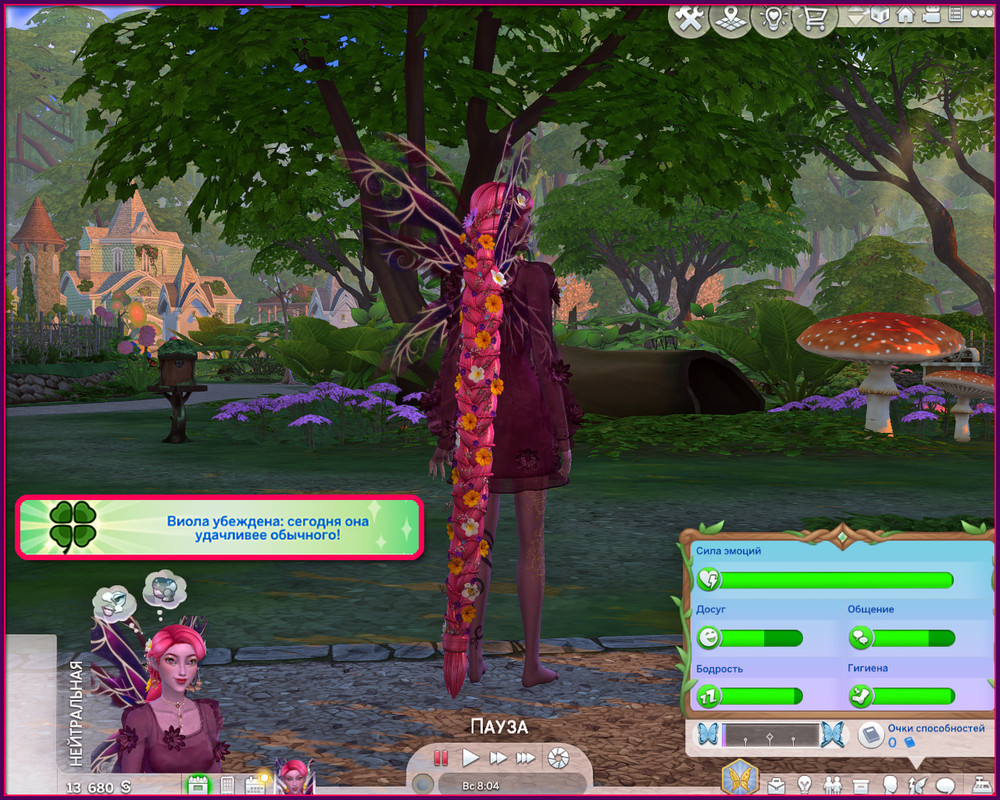This screenshot has height=800, width=1000.
Task: Set game speed to ultra fast
Action: (526, 758)
